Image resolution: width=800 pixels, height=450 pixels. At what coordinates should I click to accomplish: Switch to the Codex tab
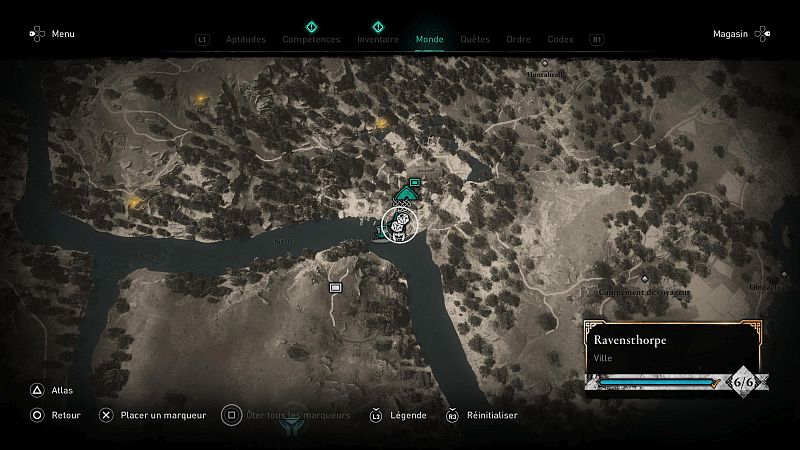(560, 40)
